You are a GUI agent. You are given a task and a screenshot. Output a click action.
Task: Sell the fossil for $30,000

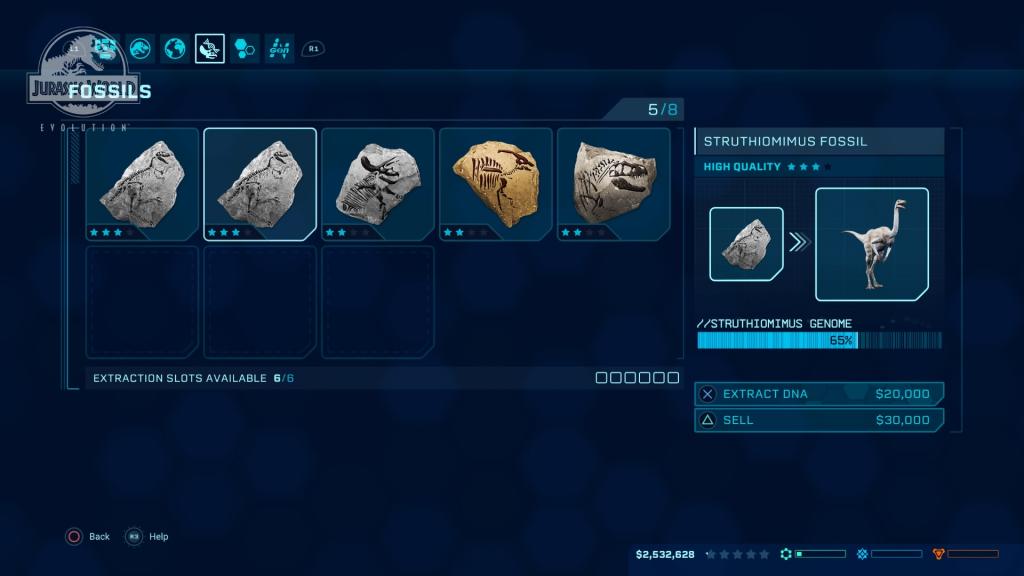pyautogui.click(x=819, y=420)
